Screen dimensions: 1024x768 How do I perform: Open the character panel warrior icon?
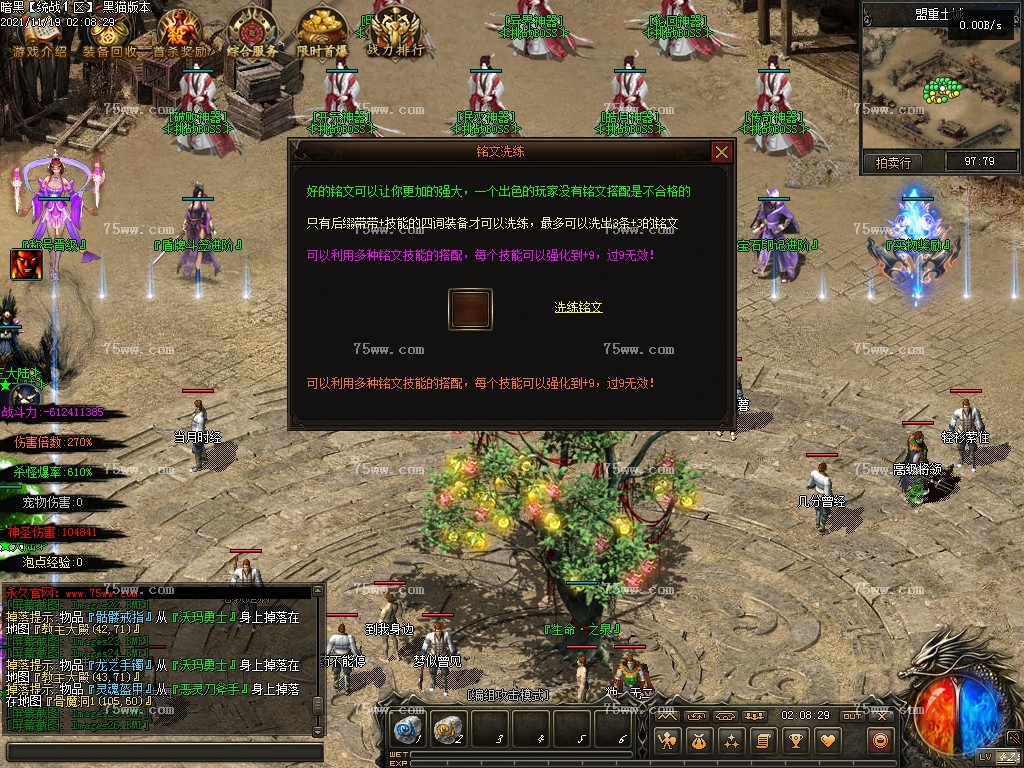tap(668, 741)
